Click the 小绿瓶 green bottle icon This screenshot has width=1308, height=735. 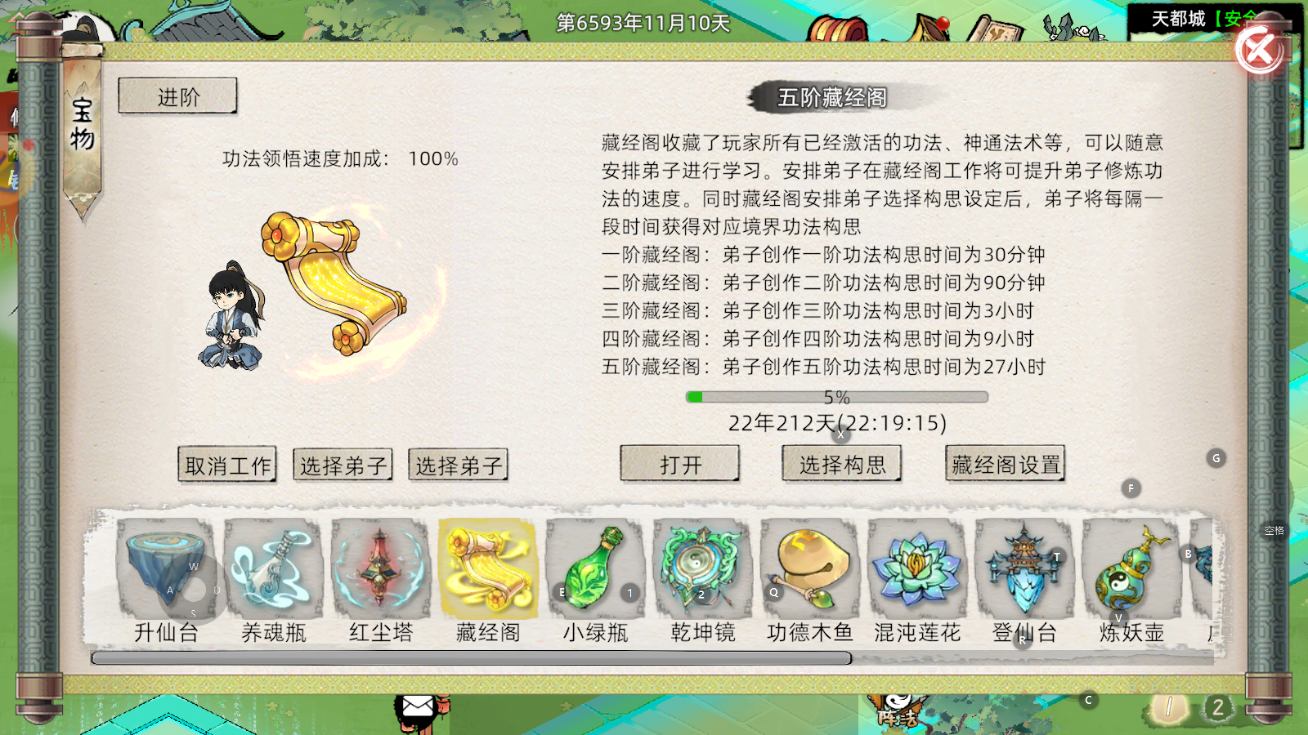(x=595, y=570)
